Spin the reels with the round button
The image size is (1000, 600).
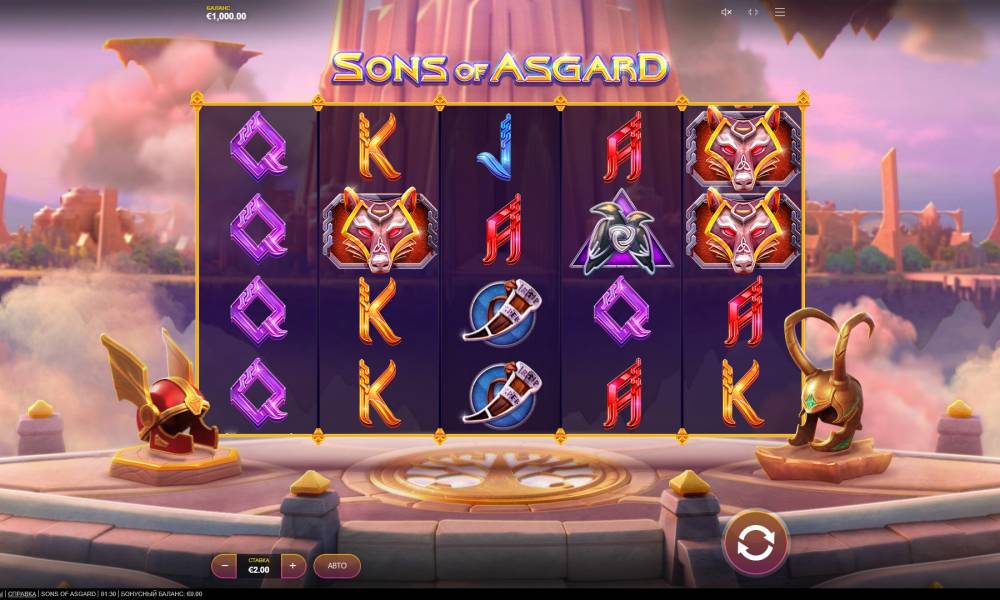pyautogui.click(x=756, y=543)
